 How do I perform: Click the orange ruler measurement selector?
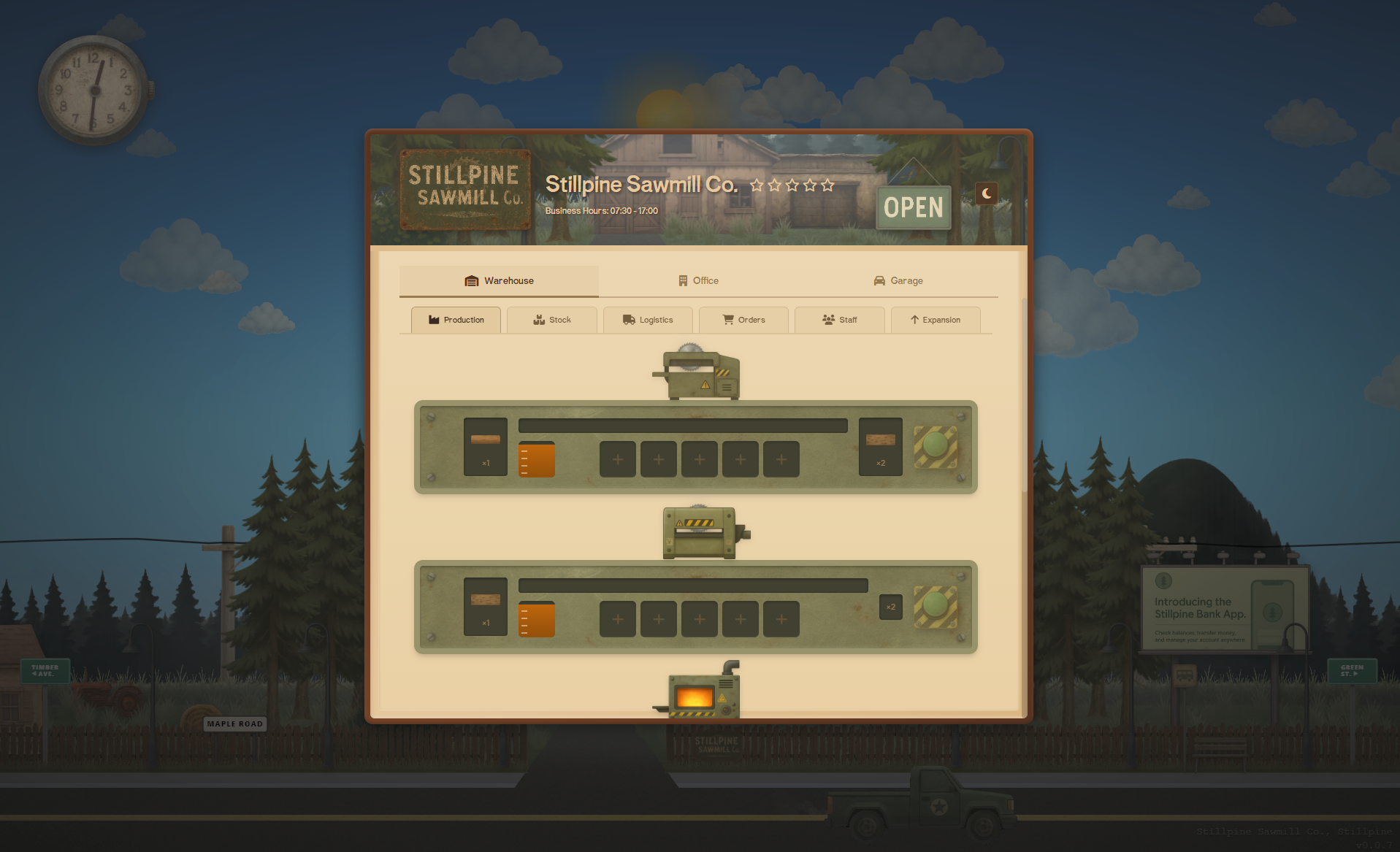coord(537,458)
